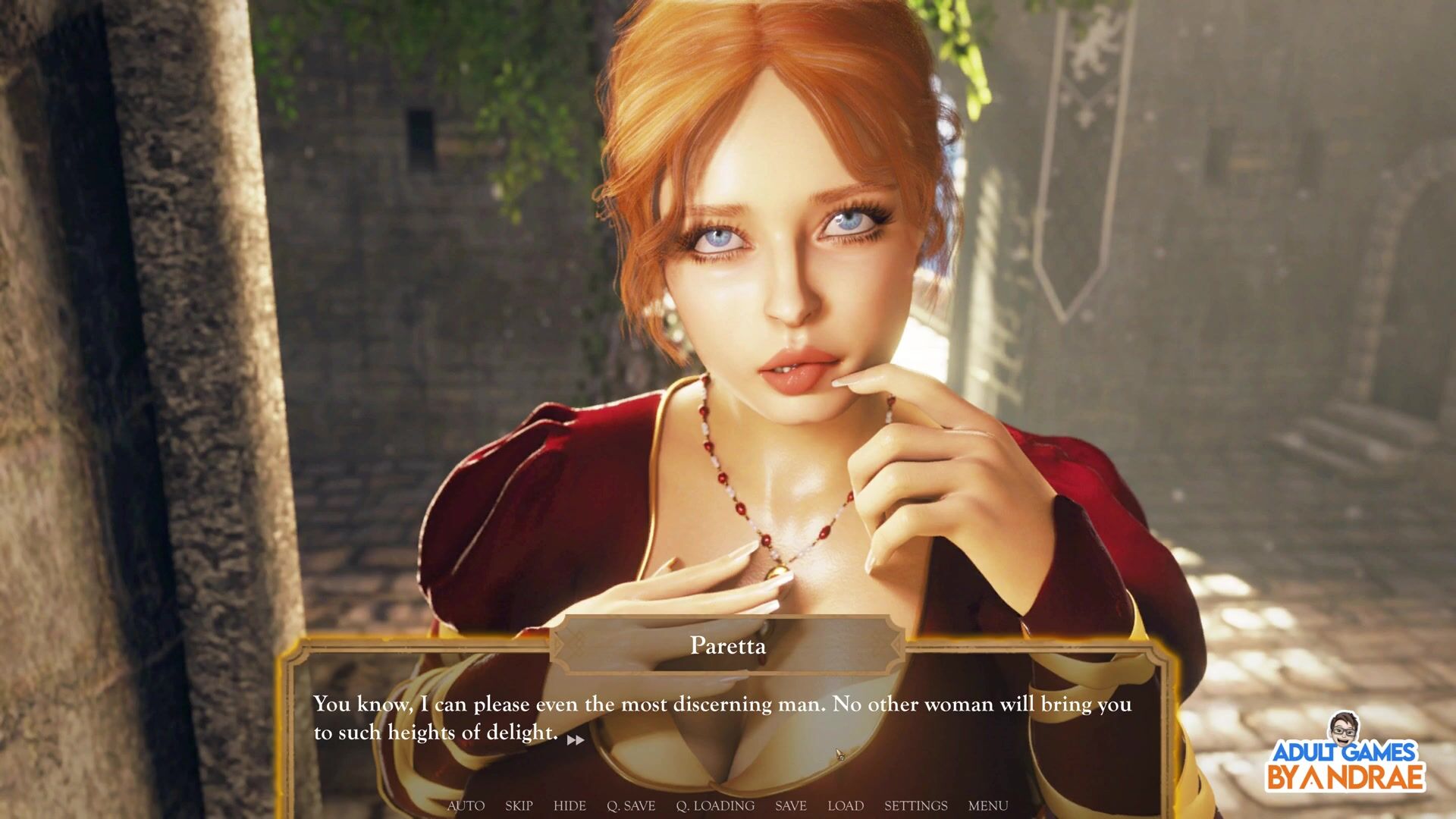Click the fast-forward arrows after the dialogue
This screenshot has height=819, width=1456.
click(576, 740)
